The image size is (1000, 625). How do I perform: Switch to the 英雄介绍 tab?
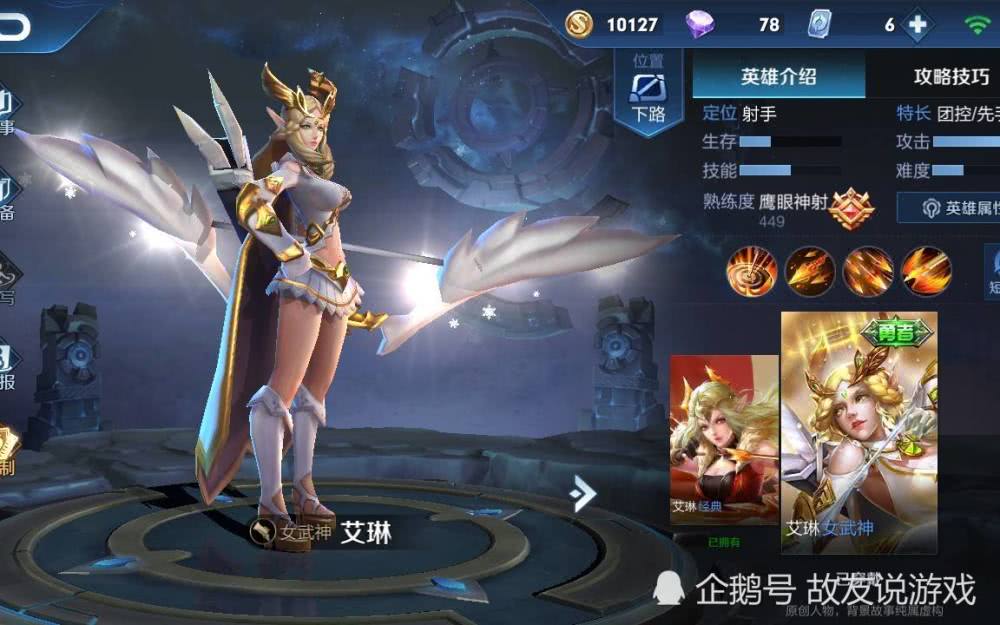pyautogui.click(x=778, y=76)
